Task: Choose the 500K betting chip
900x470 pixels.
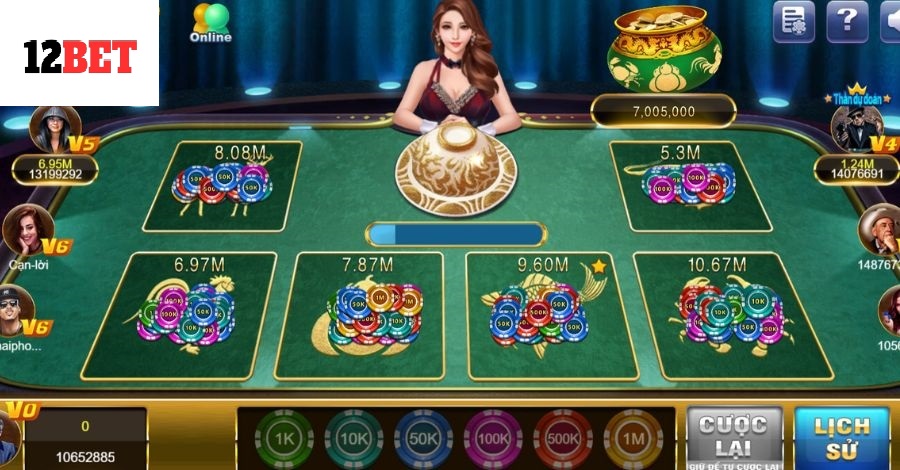Action: tap(563, 439)
